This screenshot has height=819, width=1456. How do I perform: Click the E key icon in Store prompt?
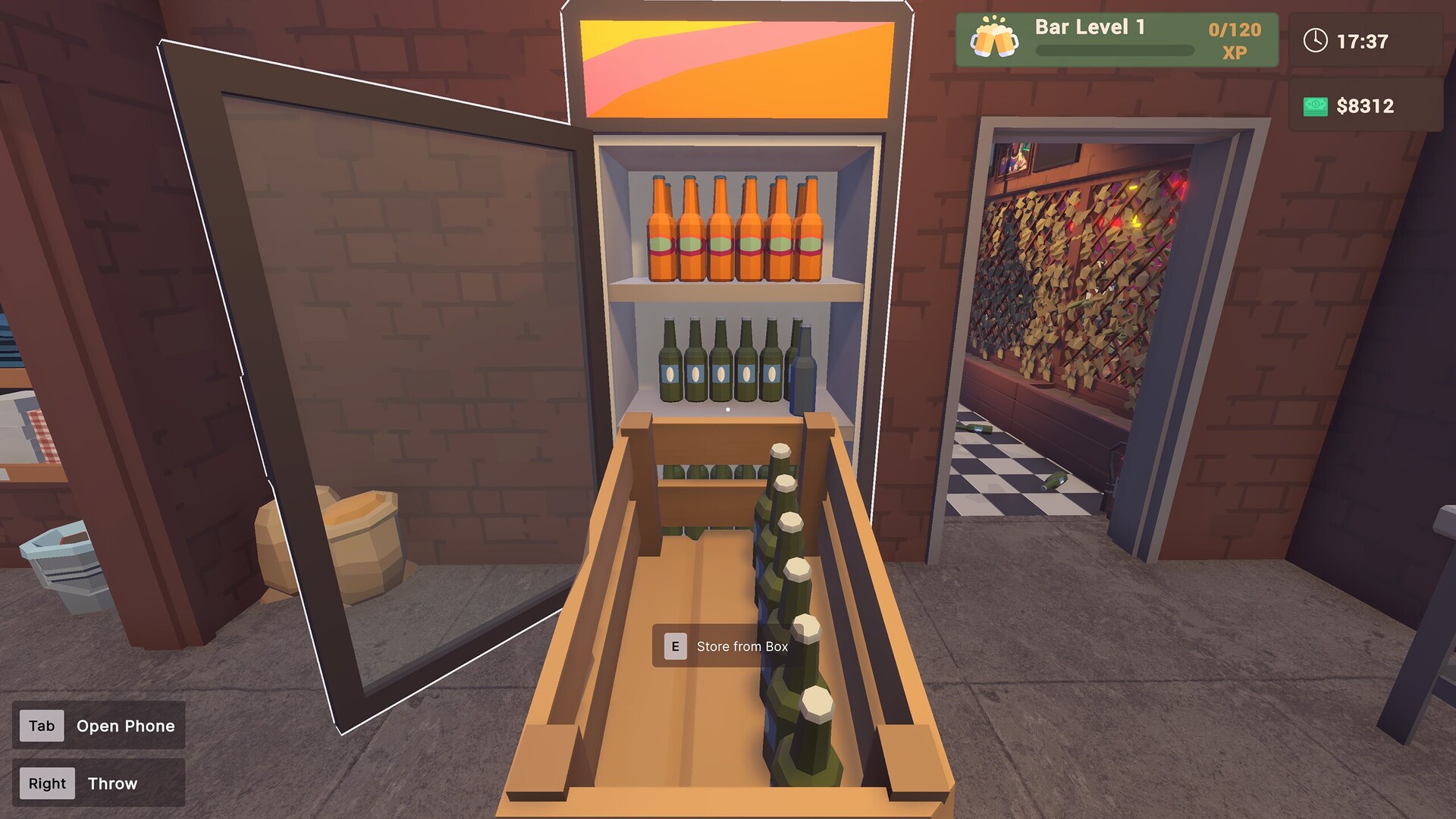pyautogui.click(x=674, y=647)
